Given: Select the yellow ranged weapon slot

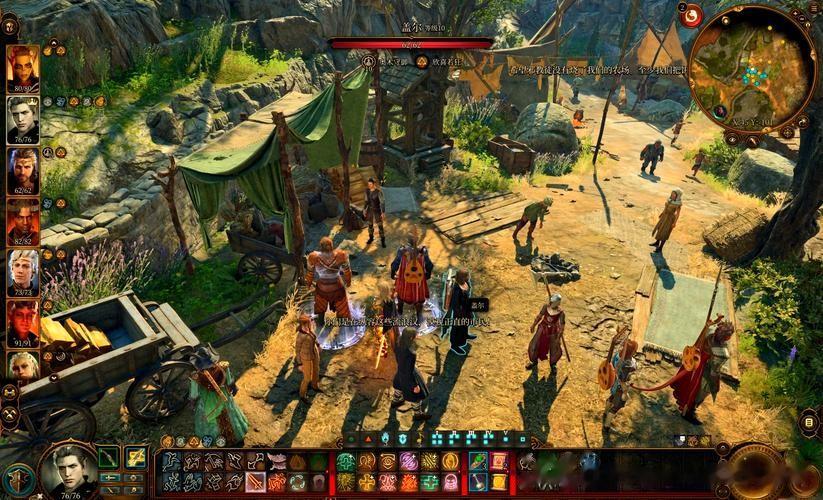Looking at the screenshot, I should tap(136, 459).
